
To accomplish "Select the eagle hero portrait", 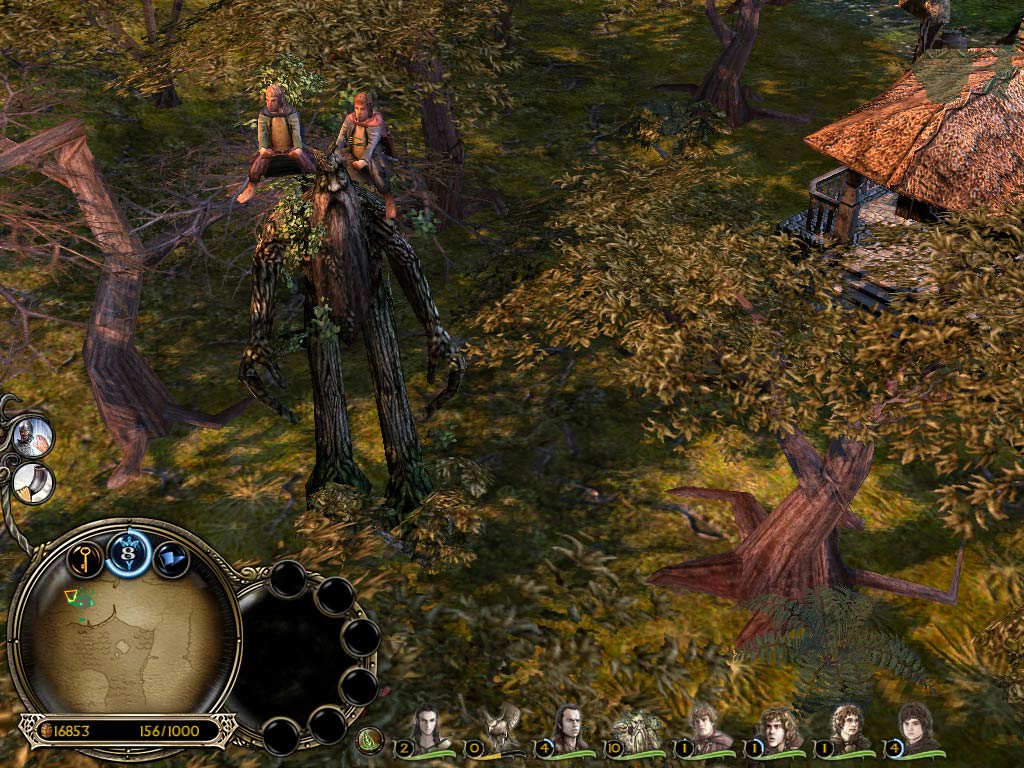I will [497, 728].
